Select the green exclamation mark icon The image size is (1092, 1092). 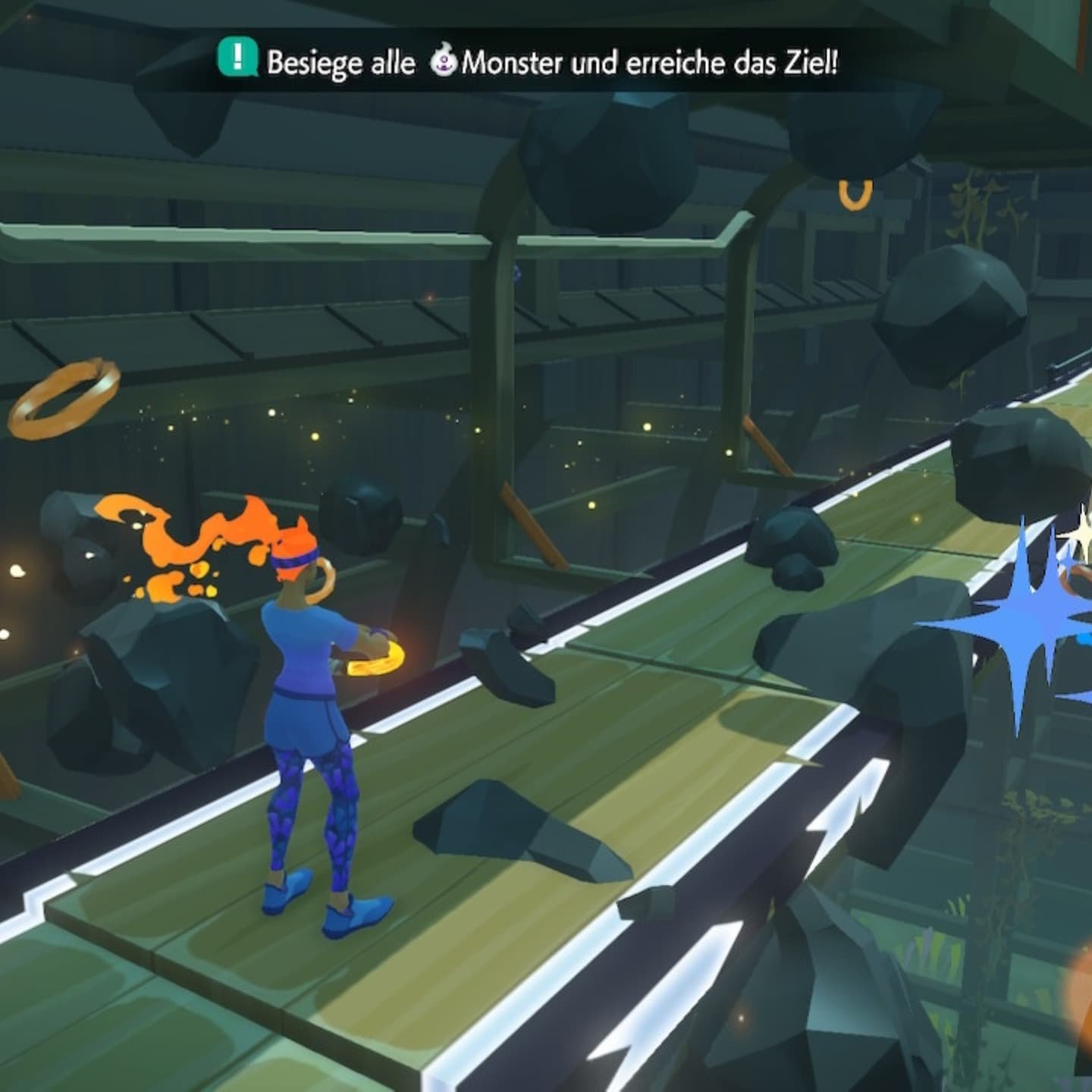238,58
